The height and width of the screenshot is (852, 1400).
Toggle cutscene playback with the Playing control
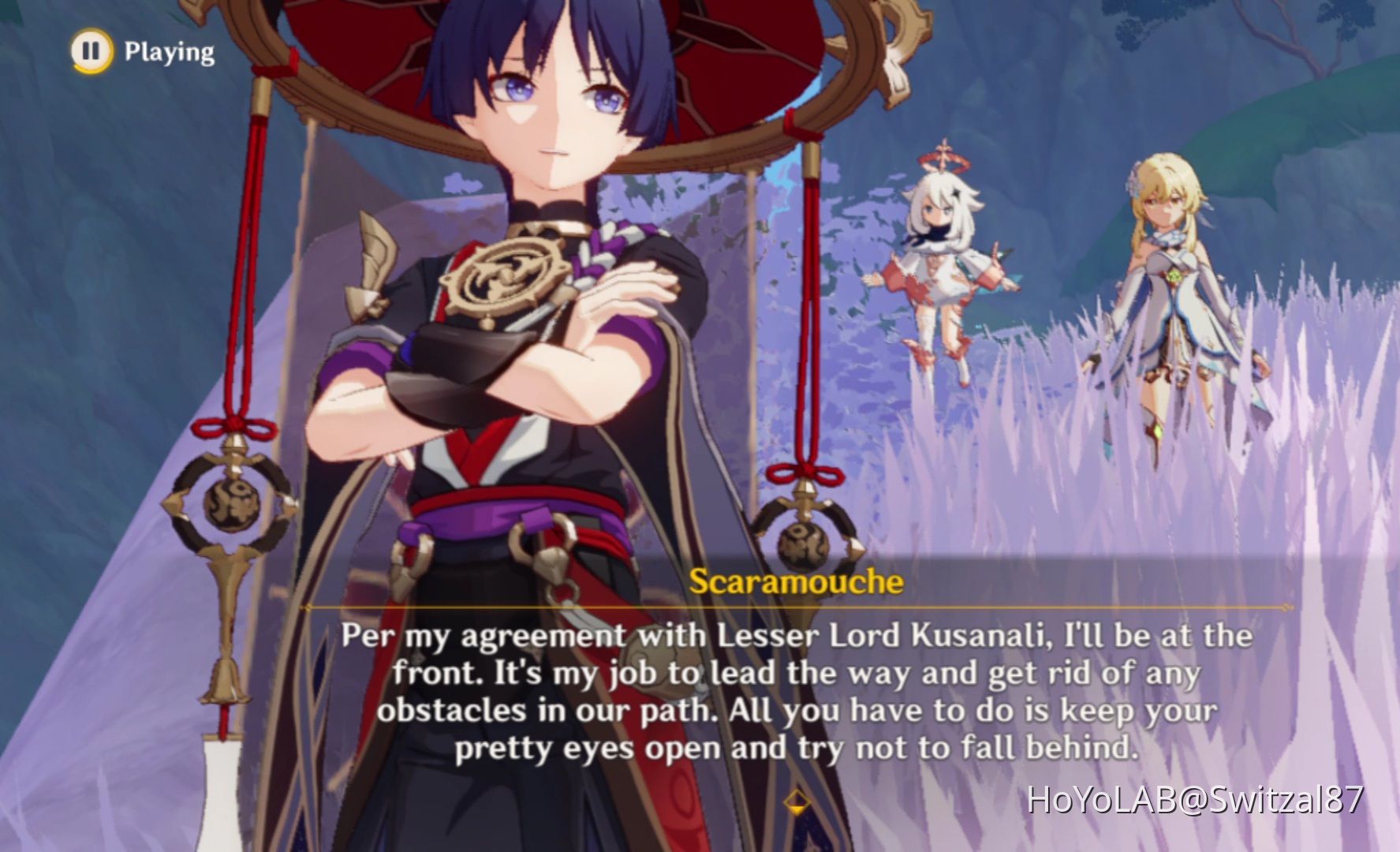click(x=91, y=51)
